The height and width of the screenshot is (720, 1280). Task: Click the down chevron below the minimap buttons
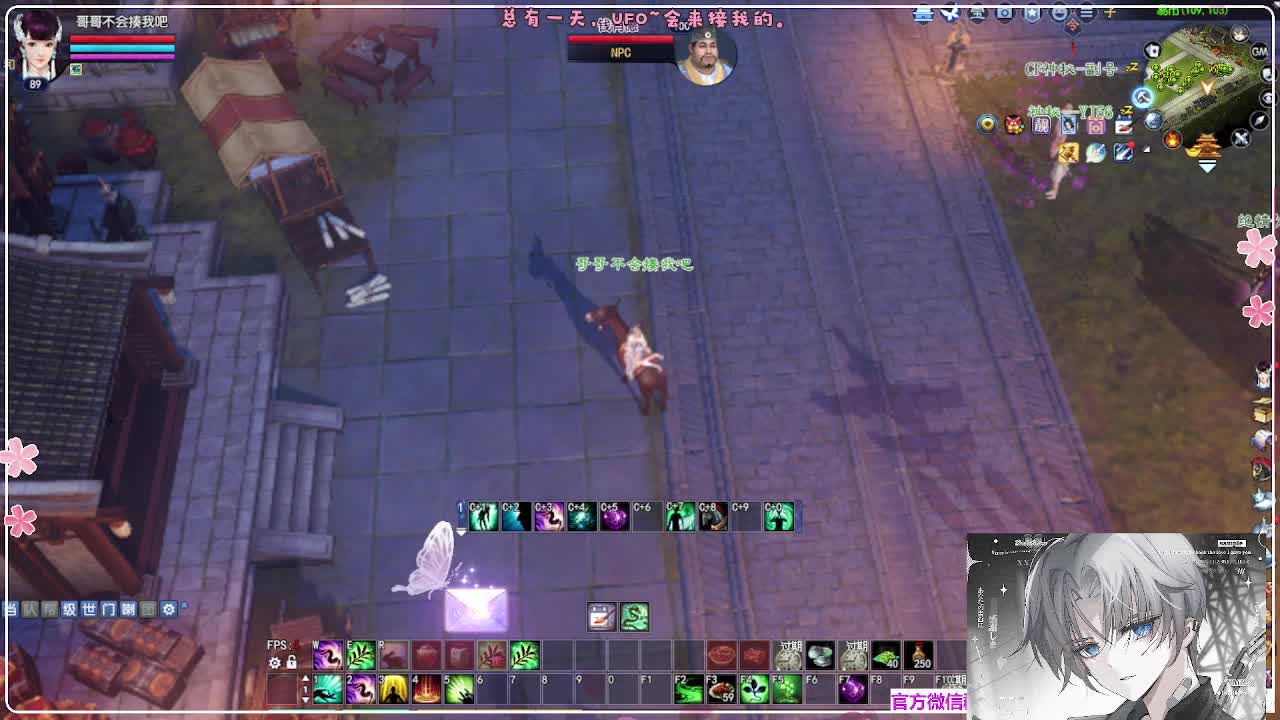[x=1206, y=163]
